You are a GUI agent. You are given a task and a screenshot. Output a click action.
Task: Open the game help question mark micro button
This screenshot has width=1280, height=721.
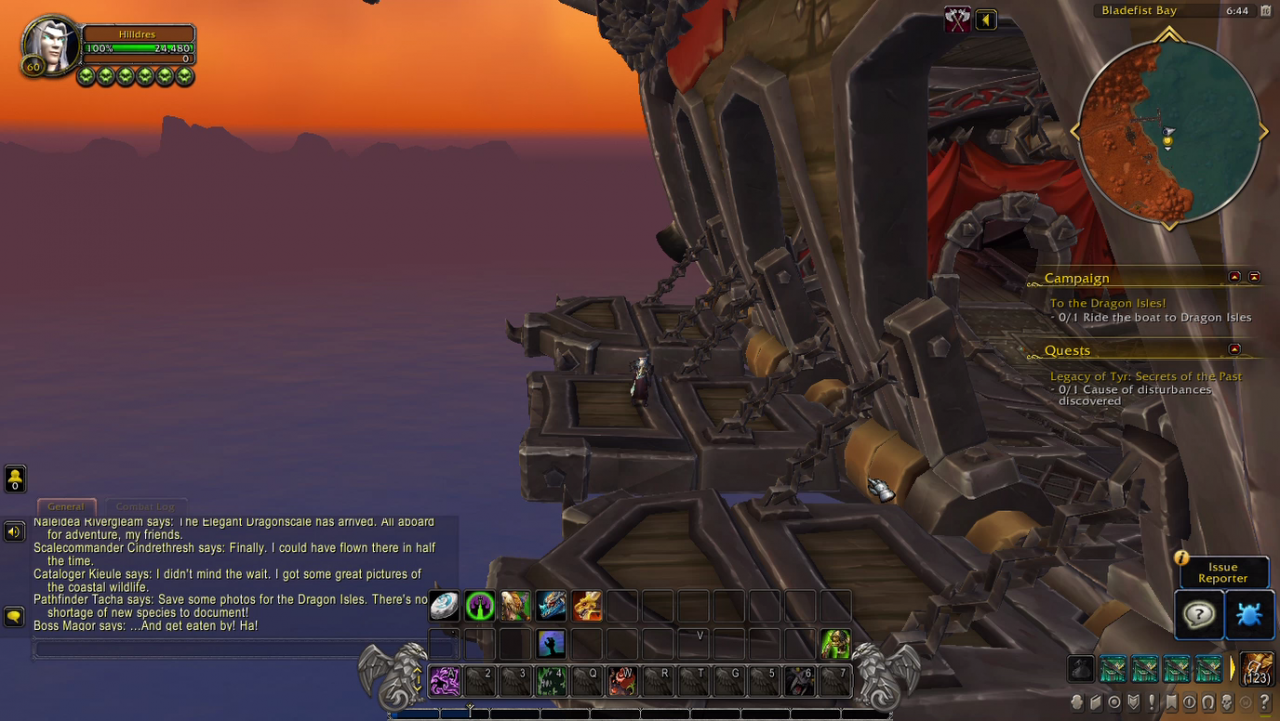(x=1265, y=702)
